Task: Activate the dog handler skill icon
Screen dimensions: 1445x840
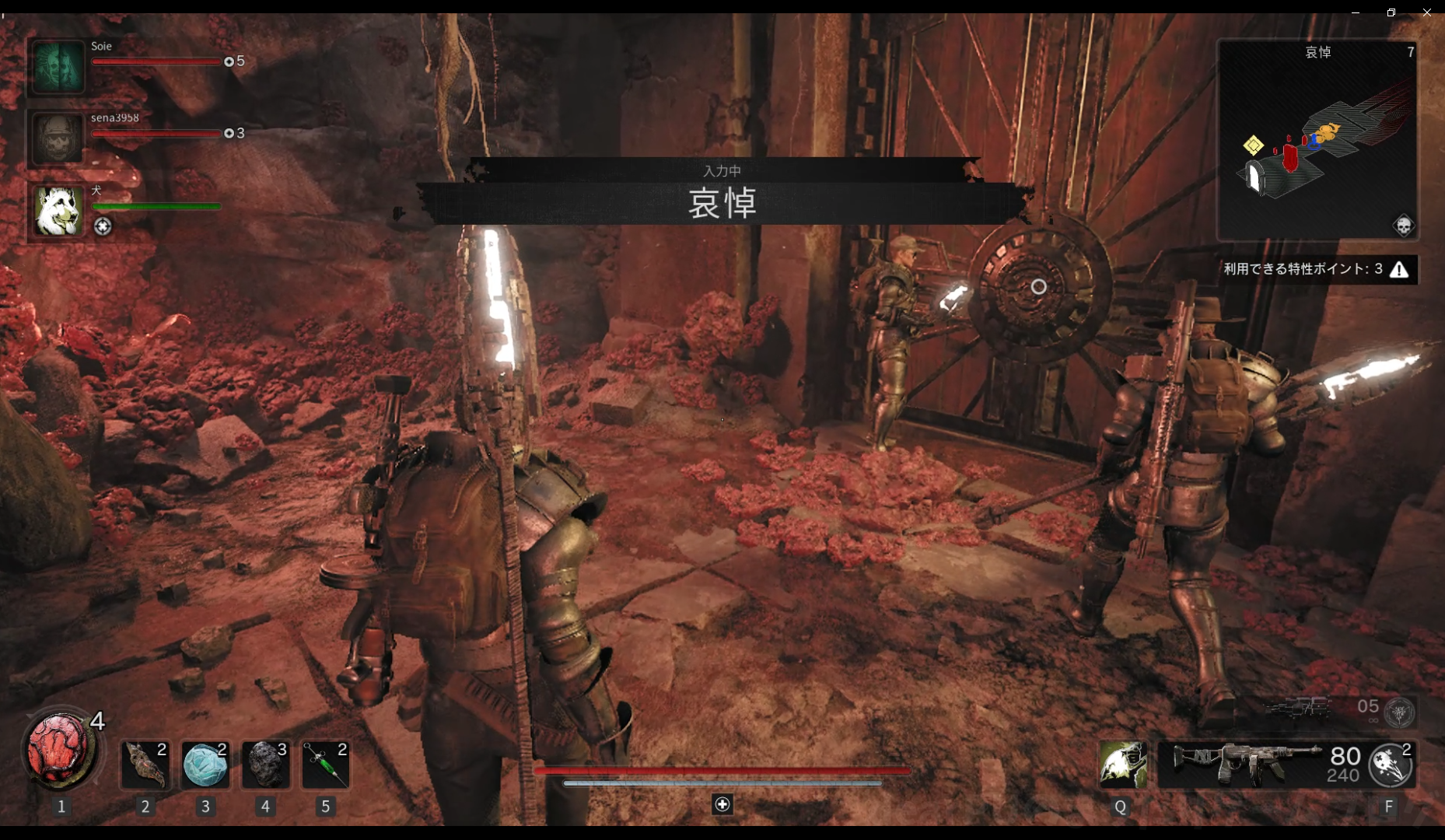Action: (x=1122, y=764)
